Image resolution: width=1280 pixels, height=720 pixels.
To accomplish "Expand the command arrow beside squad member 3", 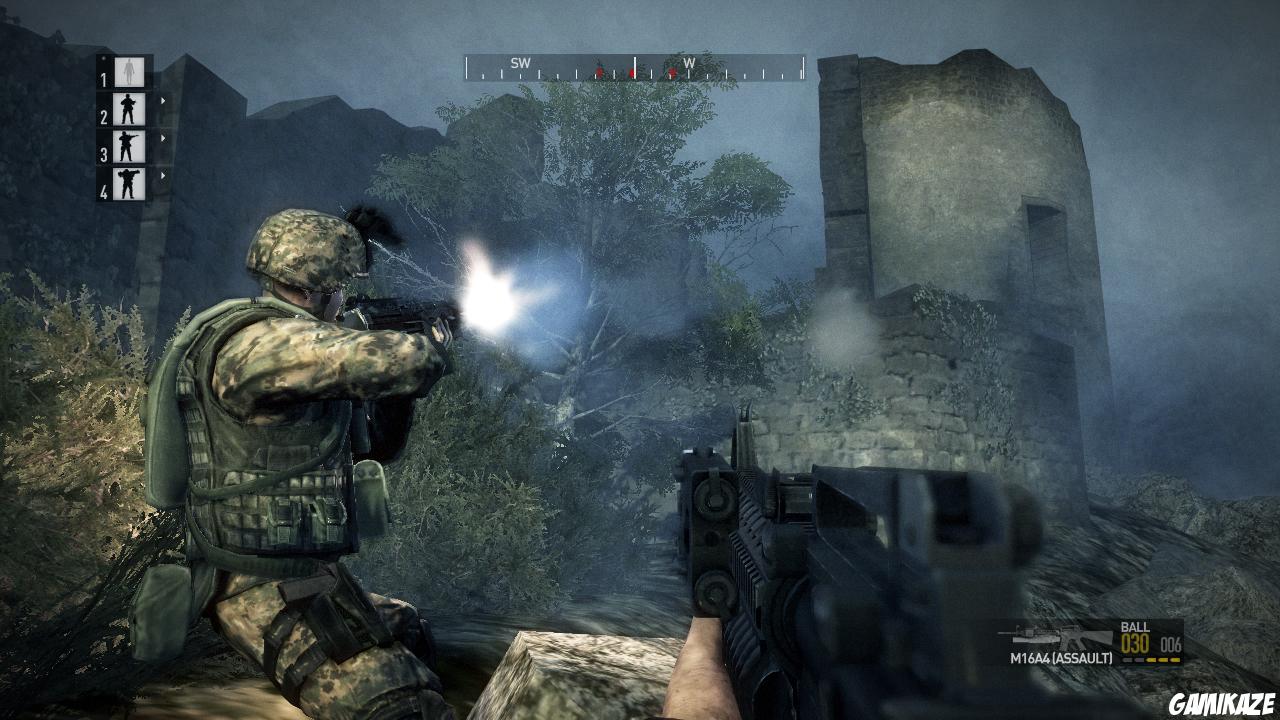I will [x=162, y=136].
